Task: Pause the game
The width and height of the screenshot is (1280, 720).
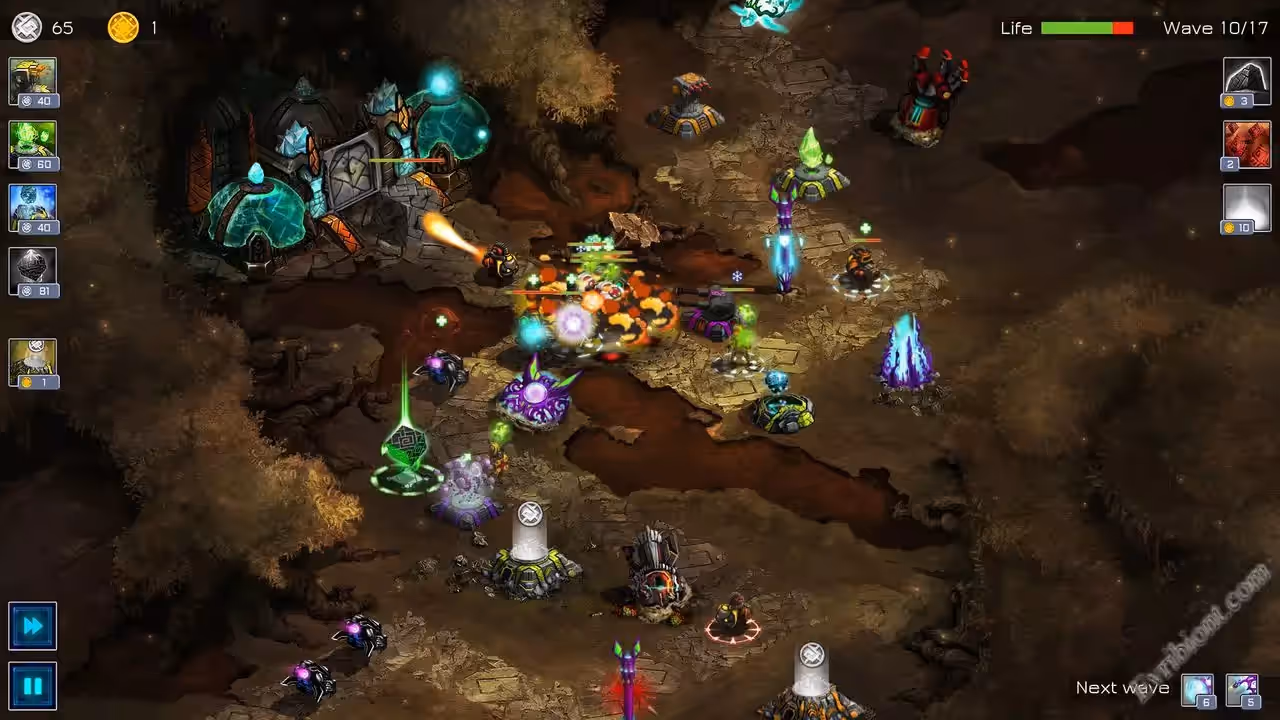Action: 33,686
